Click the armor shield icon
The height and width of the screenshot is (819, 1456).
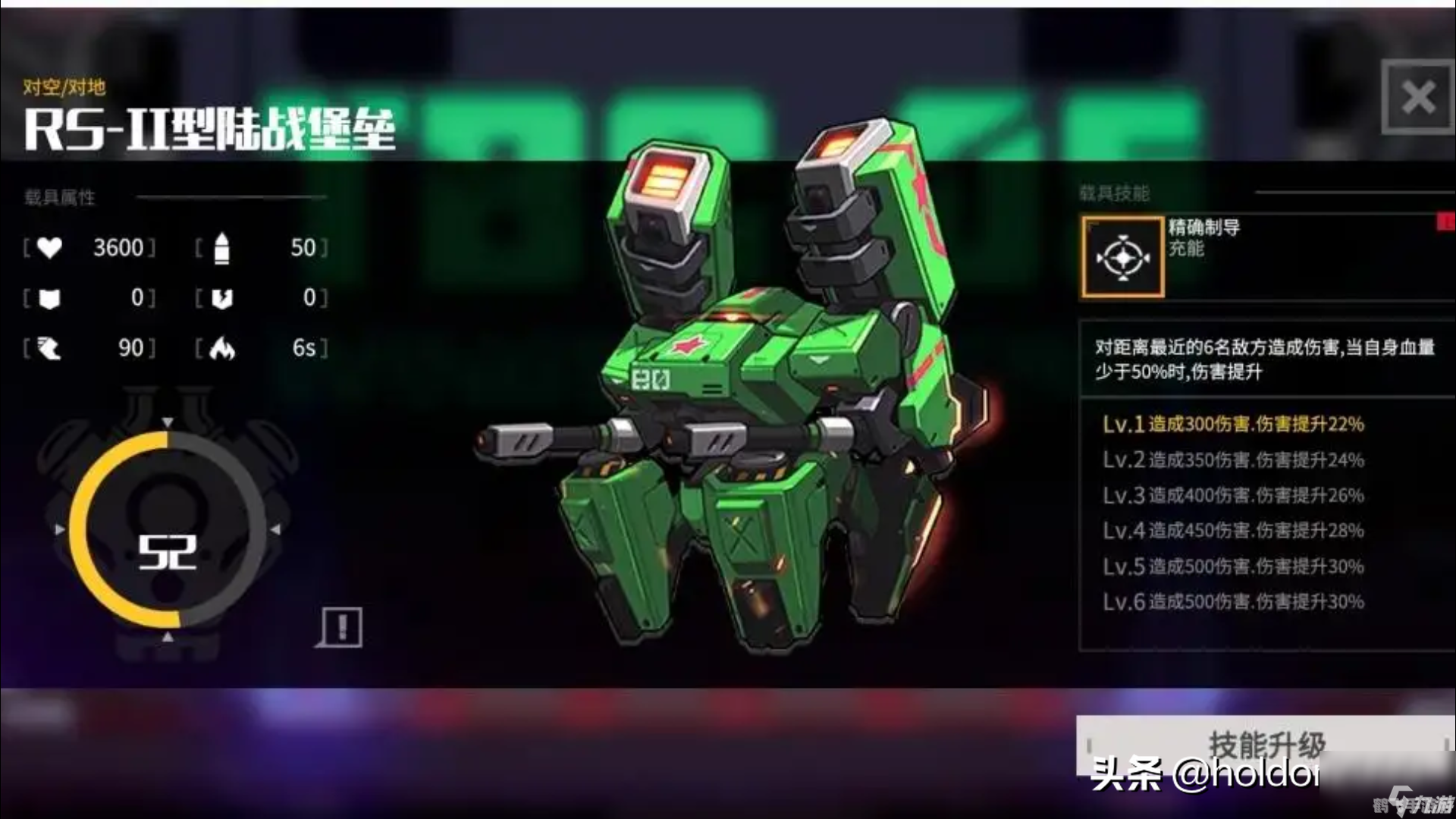click(x=48, y=297)
